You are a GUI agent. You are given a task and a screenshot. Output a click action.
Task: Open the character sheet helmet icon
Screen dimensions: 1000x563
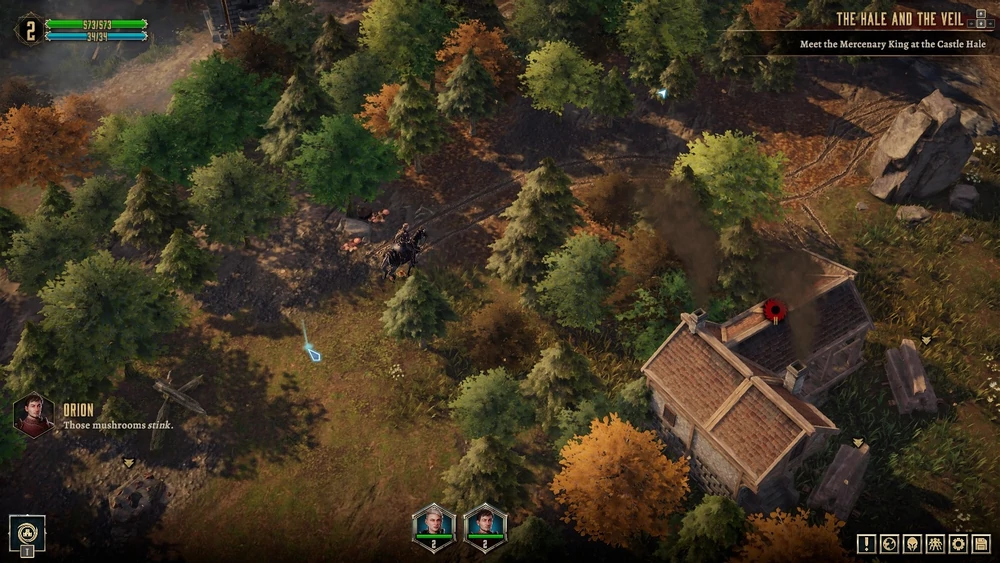tap(912, 544)
